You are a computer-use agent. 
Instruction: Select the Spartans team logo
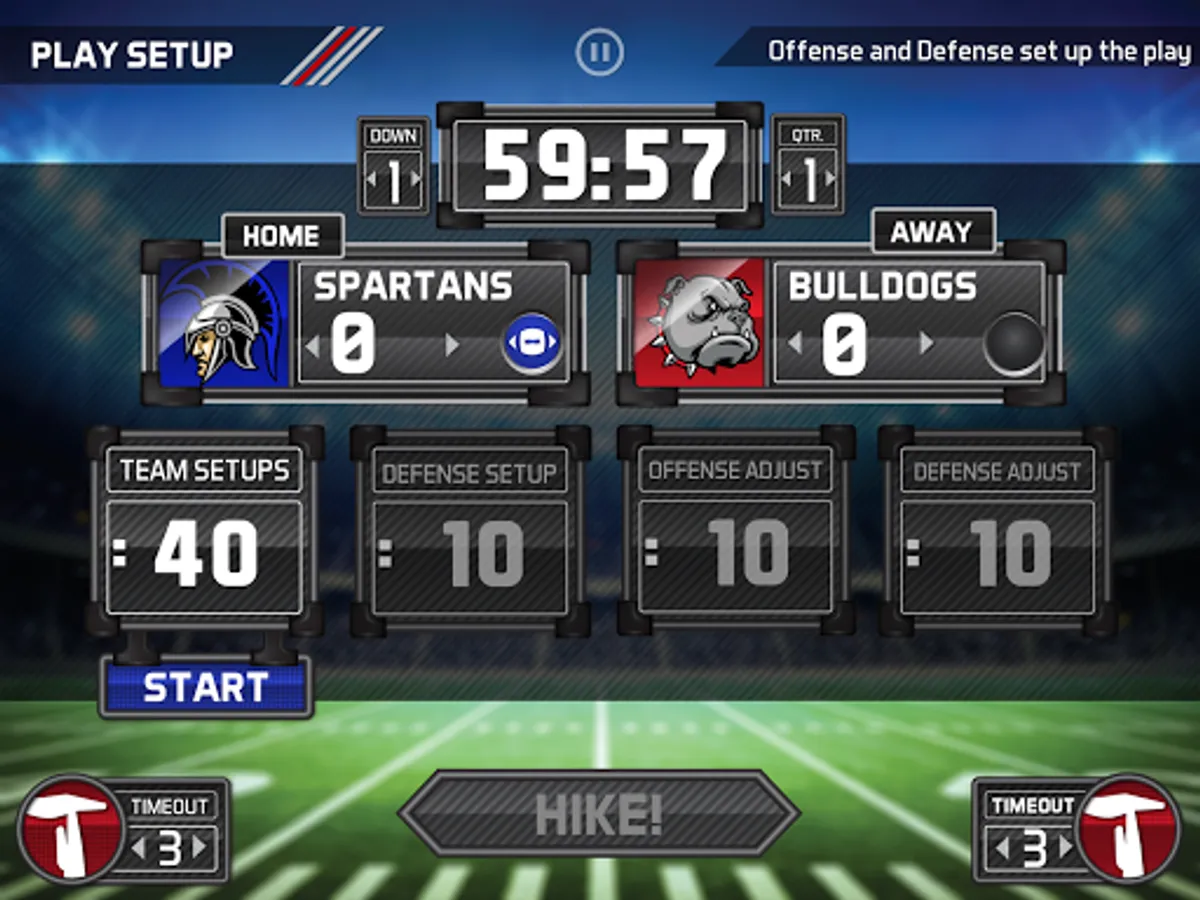224,323
